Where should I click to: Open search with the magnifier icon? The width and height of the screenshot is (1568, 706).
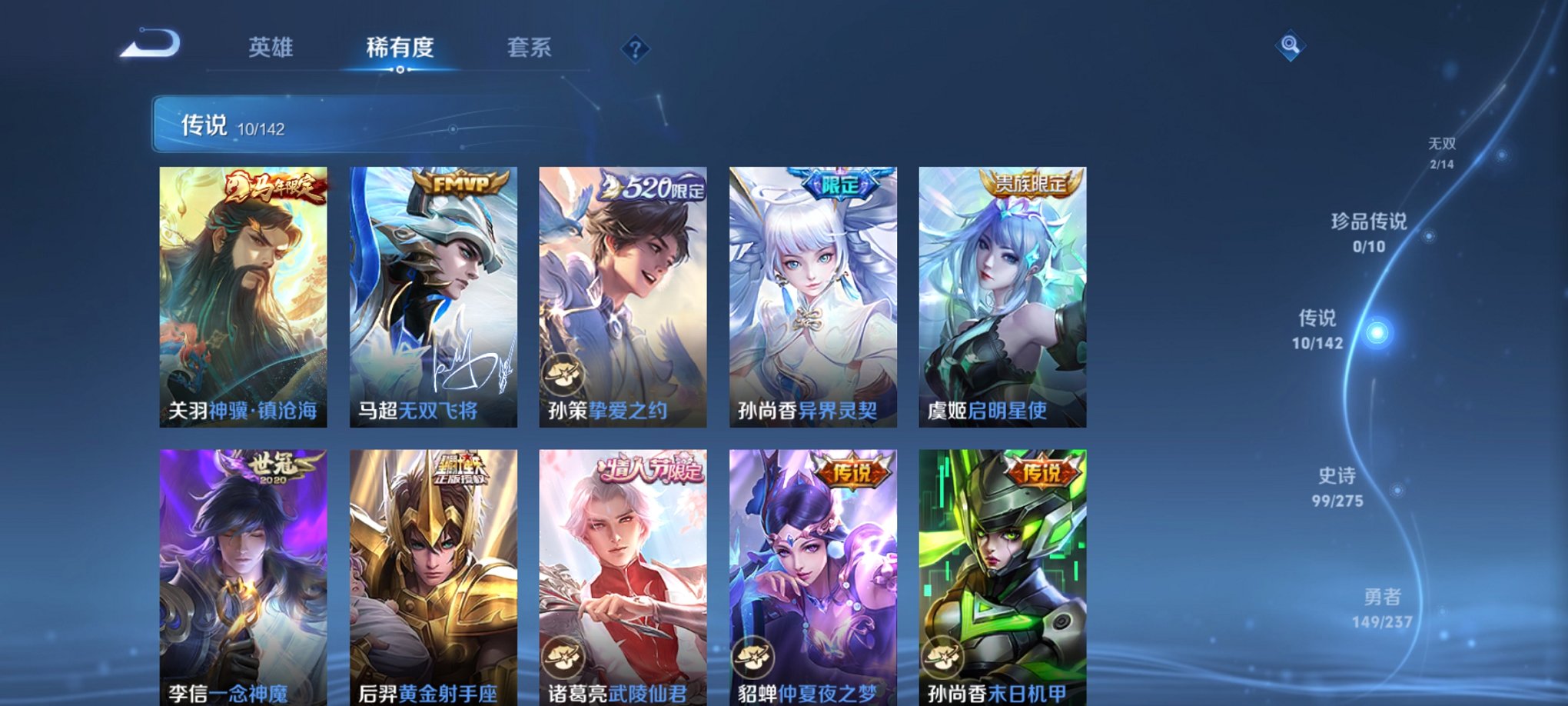[1290, 45]
